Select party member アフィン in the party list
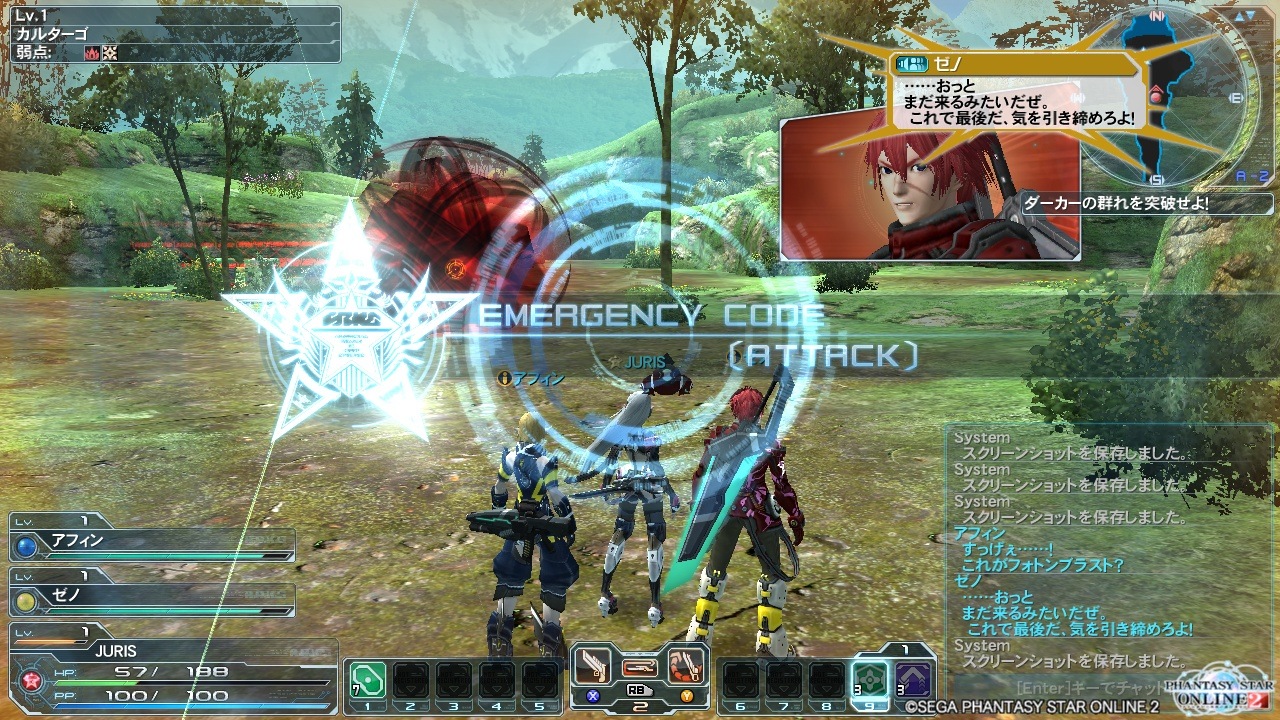The image size is (1280, 720). click(152, 544)
